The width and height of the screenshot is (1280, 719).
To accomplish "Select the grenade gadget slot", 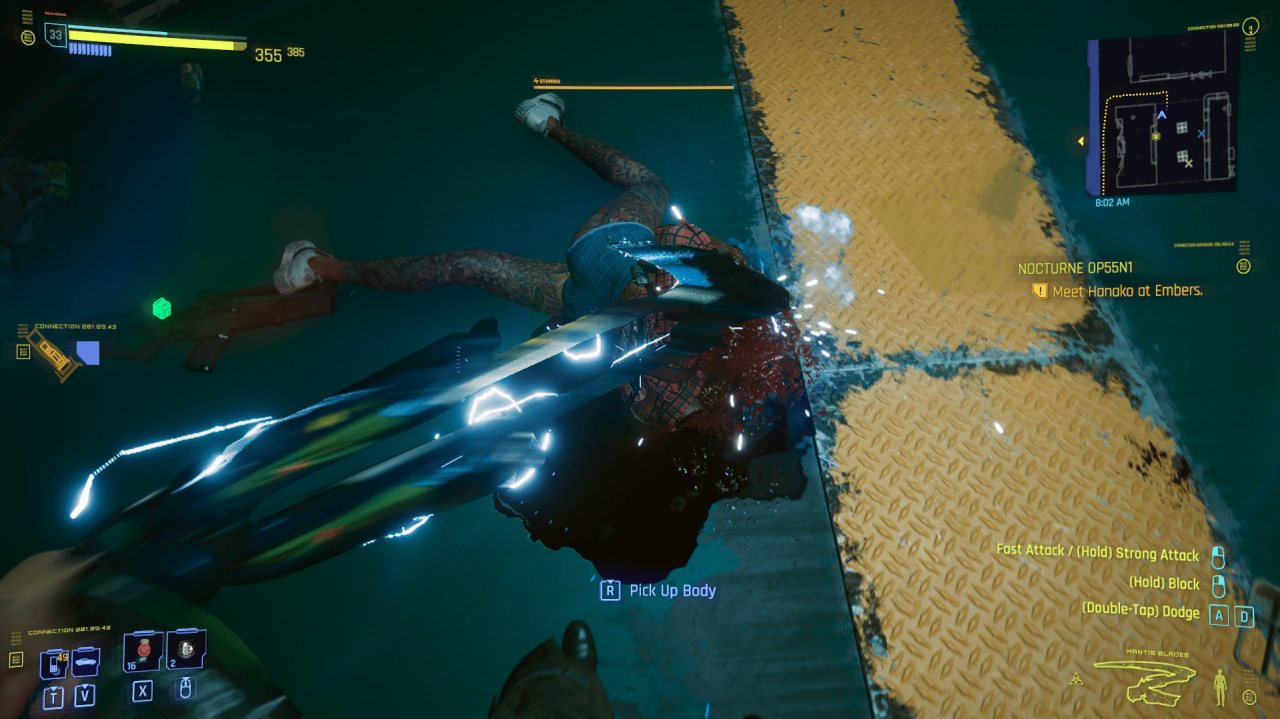I will [x=186, y=651].
